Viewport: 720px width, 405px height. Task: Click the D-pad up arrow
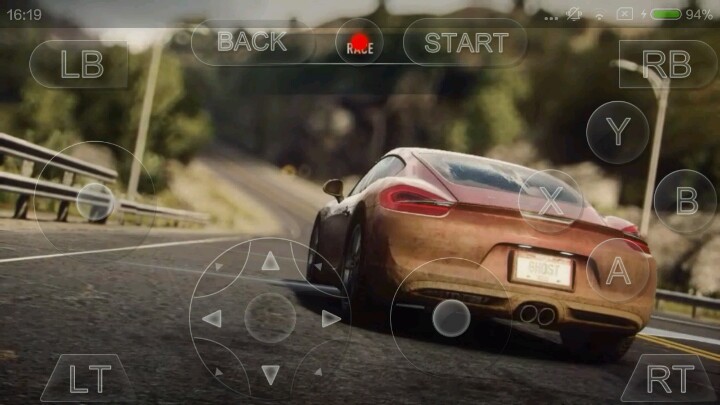click(270, 262)
